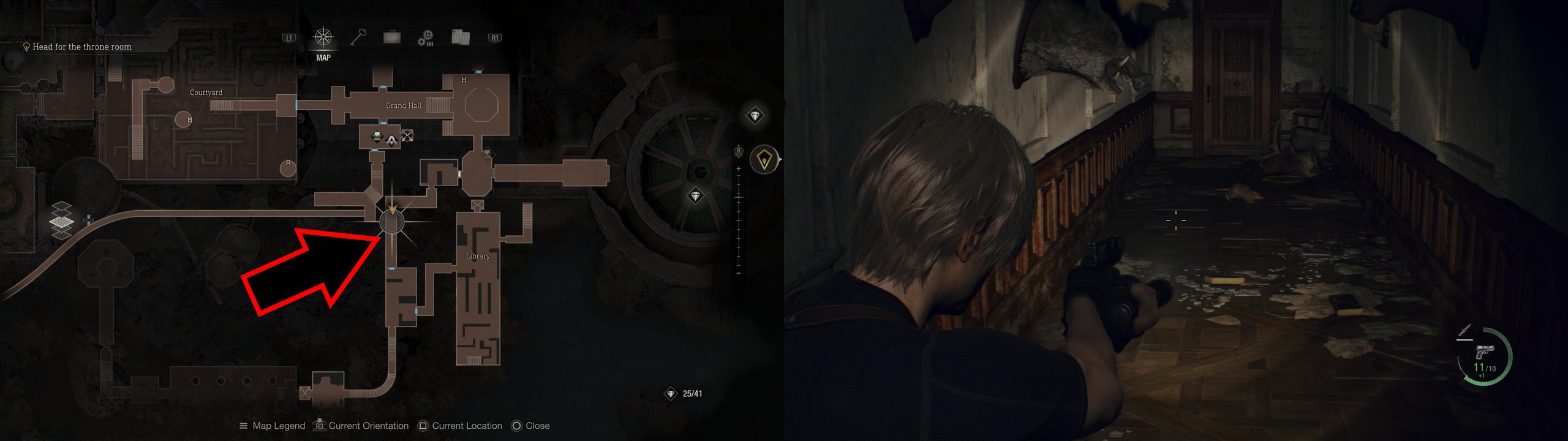Click the Library room label on map

point(478,256)
